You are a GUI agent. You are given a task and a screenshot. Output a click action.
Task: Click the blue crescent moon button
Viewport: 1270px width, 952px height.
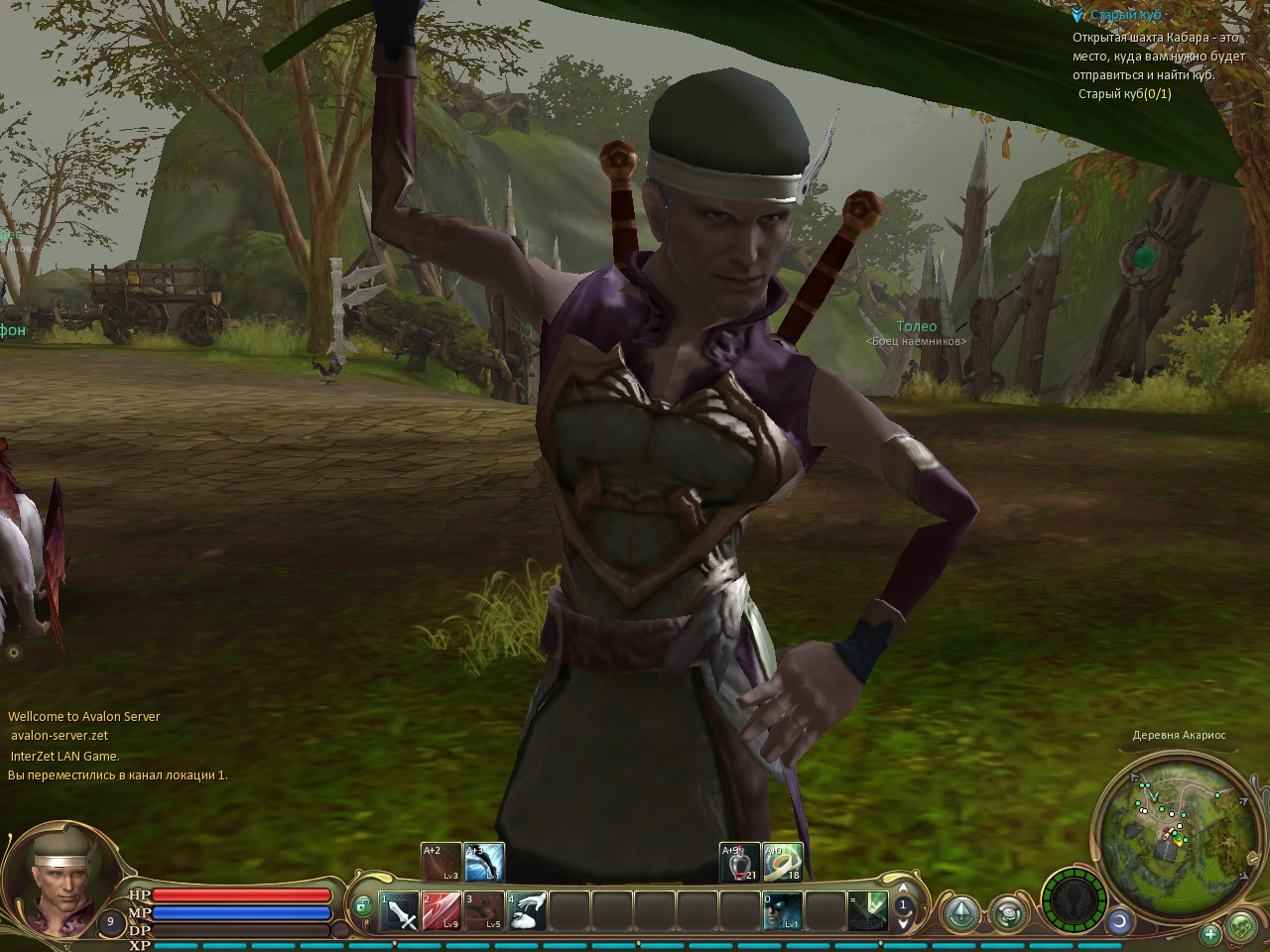[1120, 920]
